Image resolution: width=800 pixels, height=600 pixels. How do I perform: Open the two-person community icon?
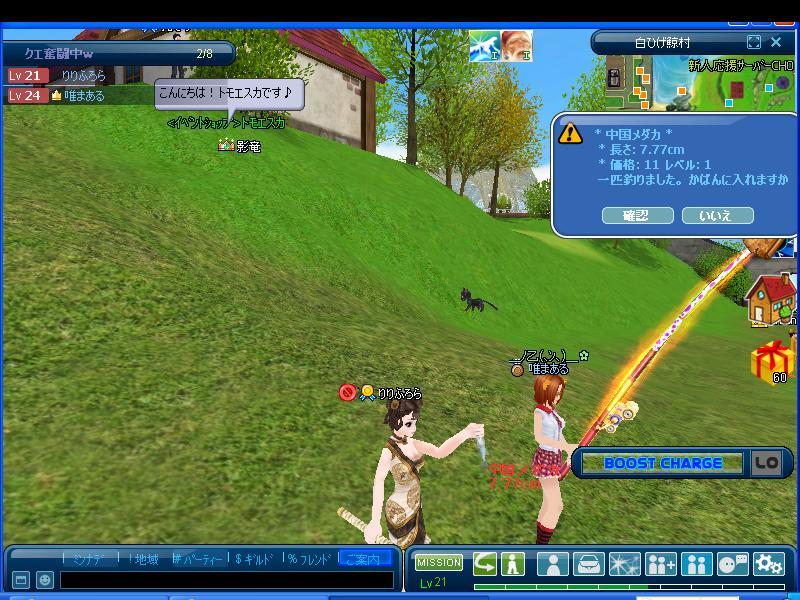tap(697, 564)
